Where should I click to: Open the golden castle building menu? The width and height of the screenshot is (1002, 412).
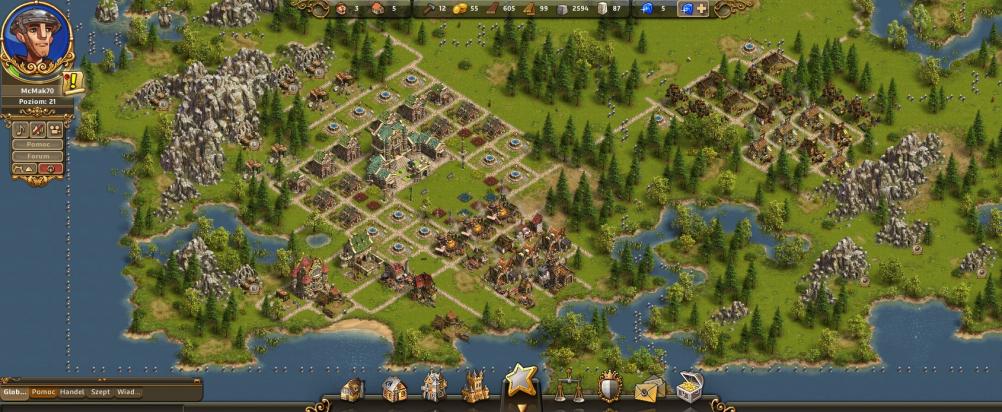point(475,387)
